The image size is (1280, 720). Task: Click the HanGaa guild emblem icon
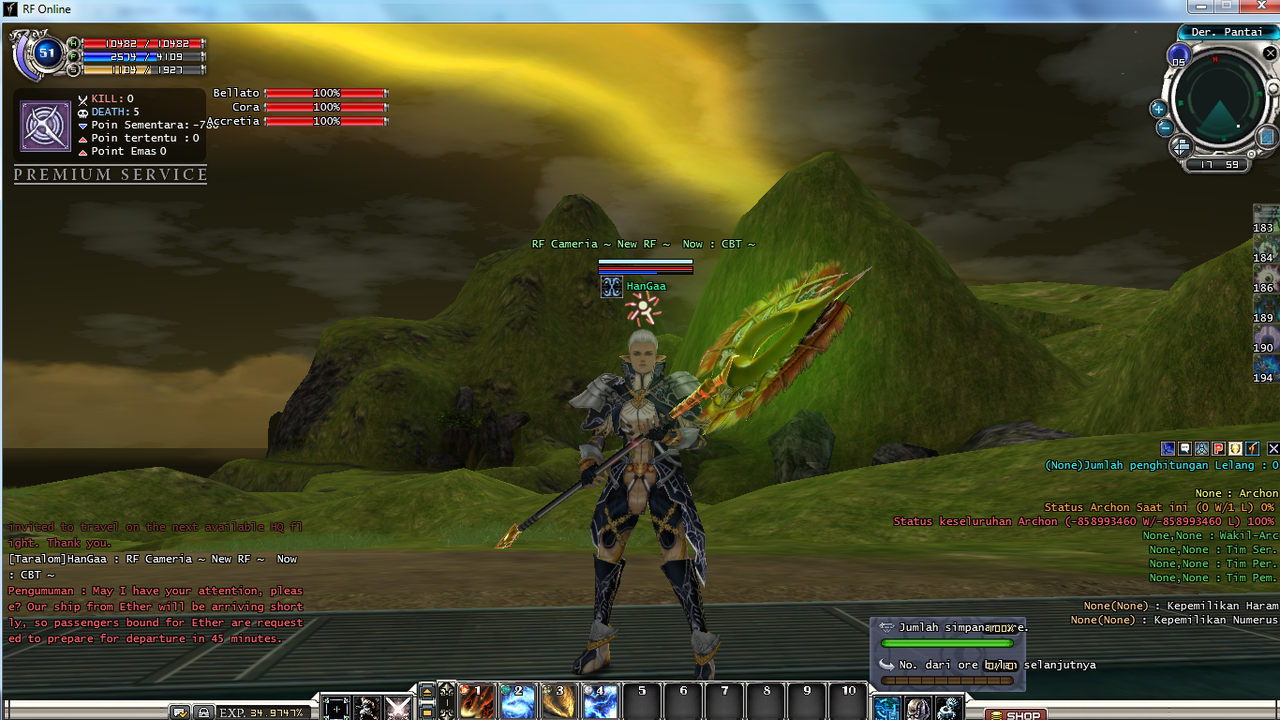click(611, 287)
